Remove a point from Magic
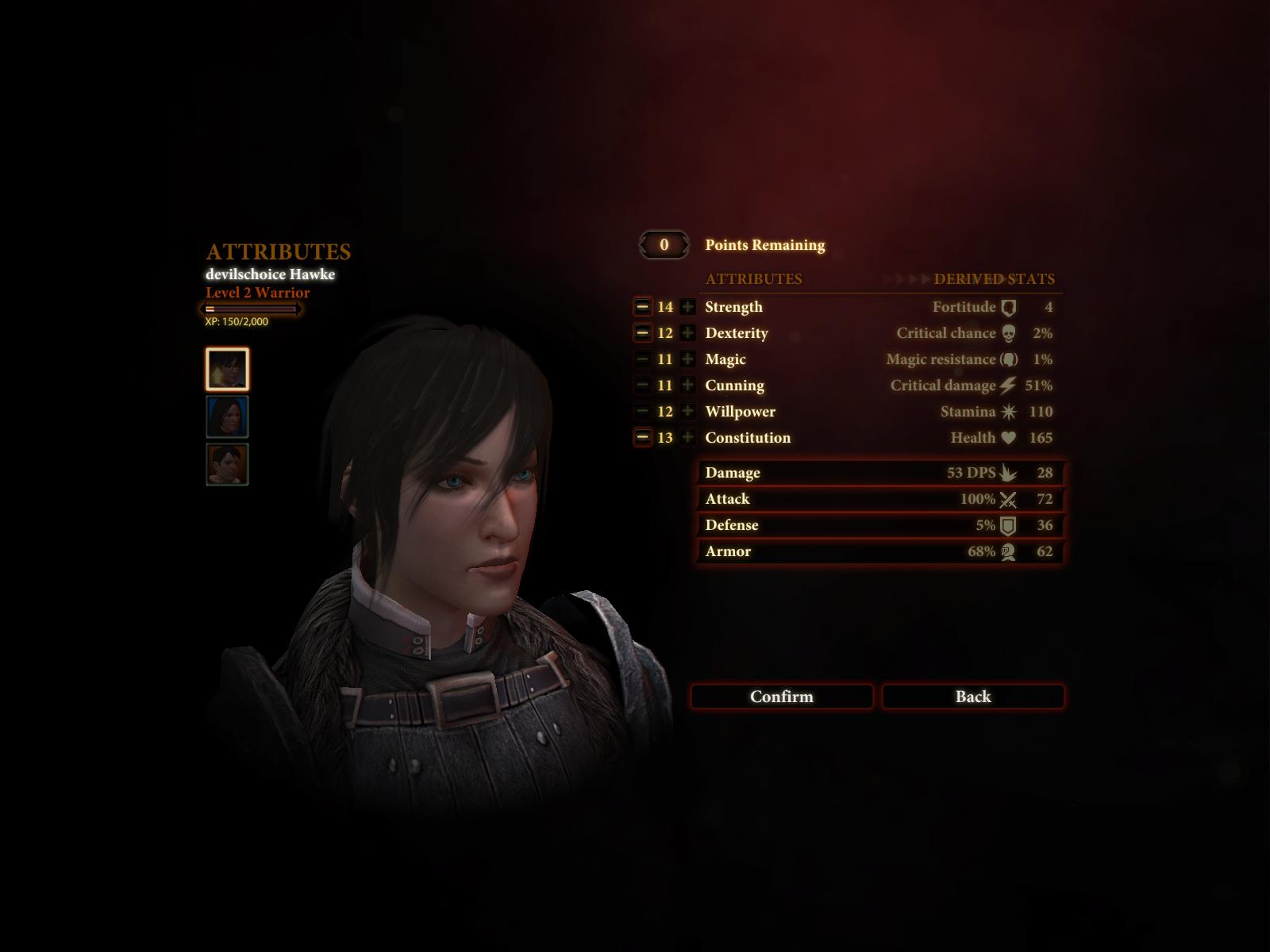The height and width of the screenshot is (952, 1270). coord(642,359)
